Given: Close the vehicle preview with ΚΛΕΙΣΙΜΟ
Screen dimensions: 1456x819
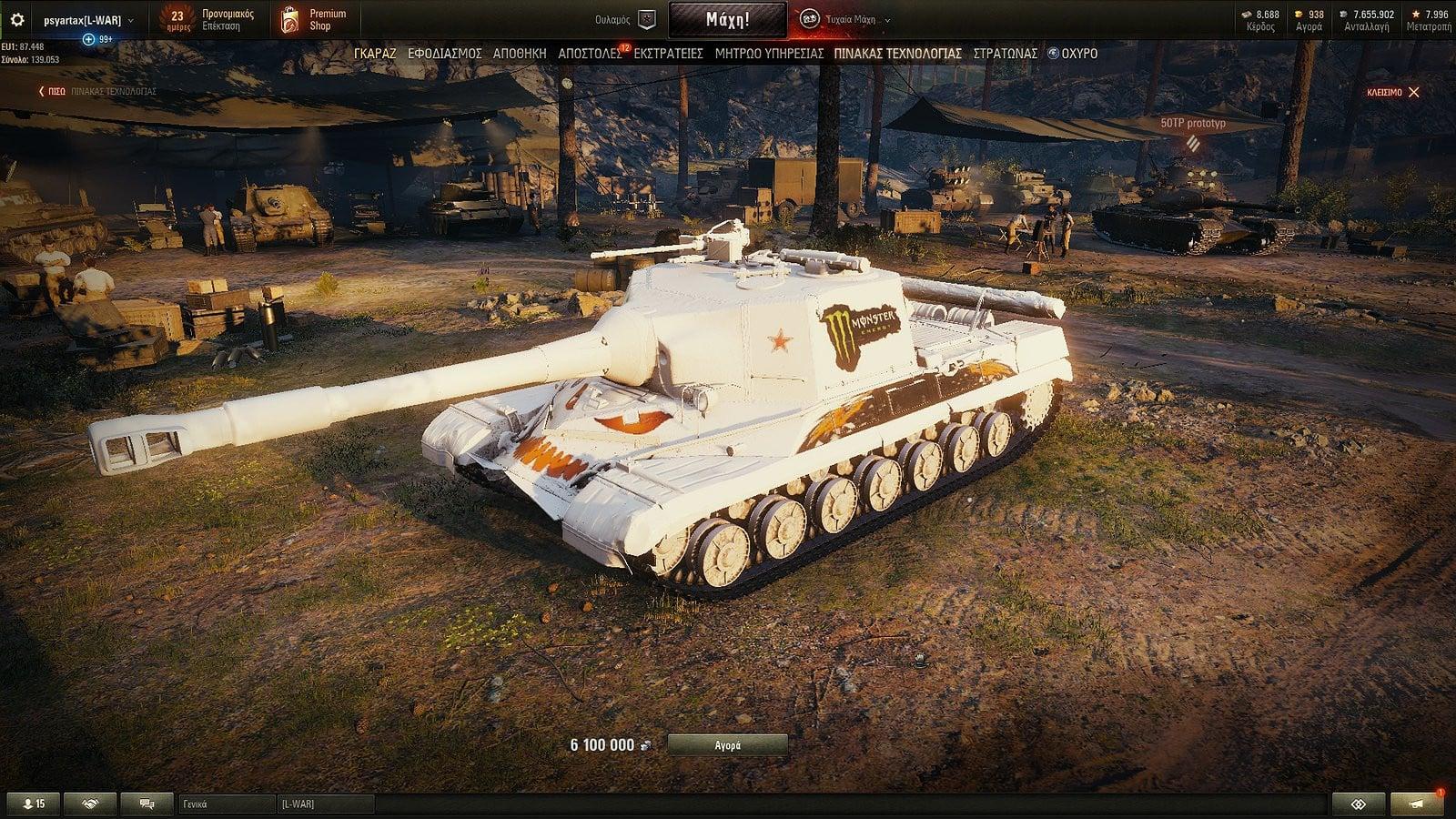Looking at the screenshot, I should pos(1392,92).
